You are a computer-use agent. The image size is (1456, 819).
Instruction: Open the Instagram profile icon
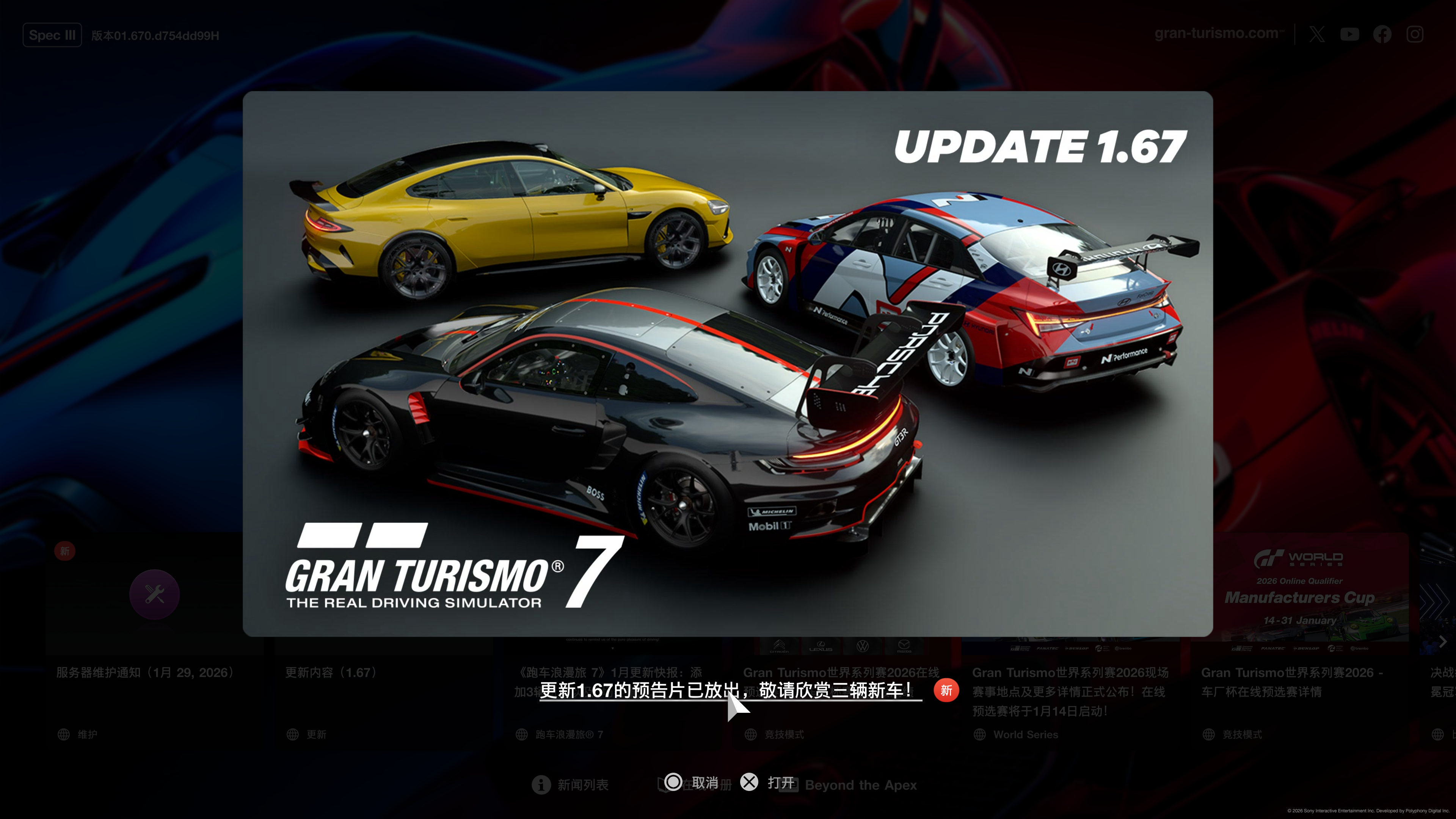point(1415,34)
